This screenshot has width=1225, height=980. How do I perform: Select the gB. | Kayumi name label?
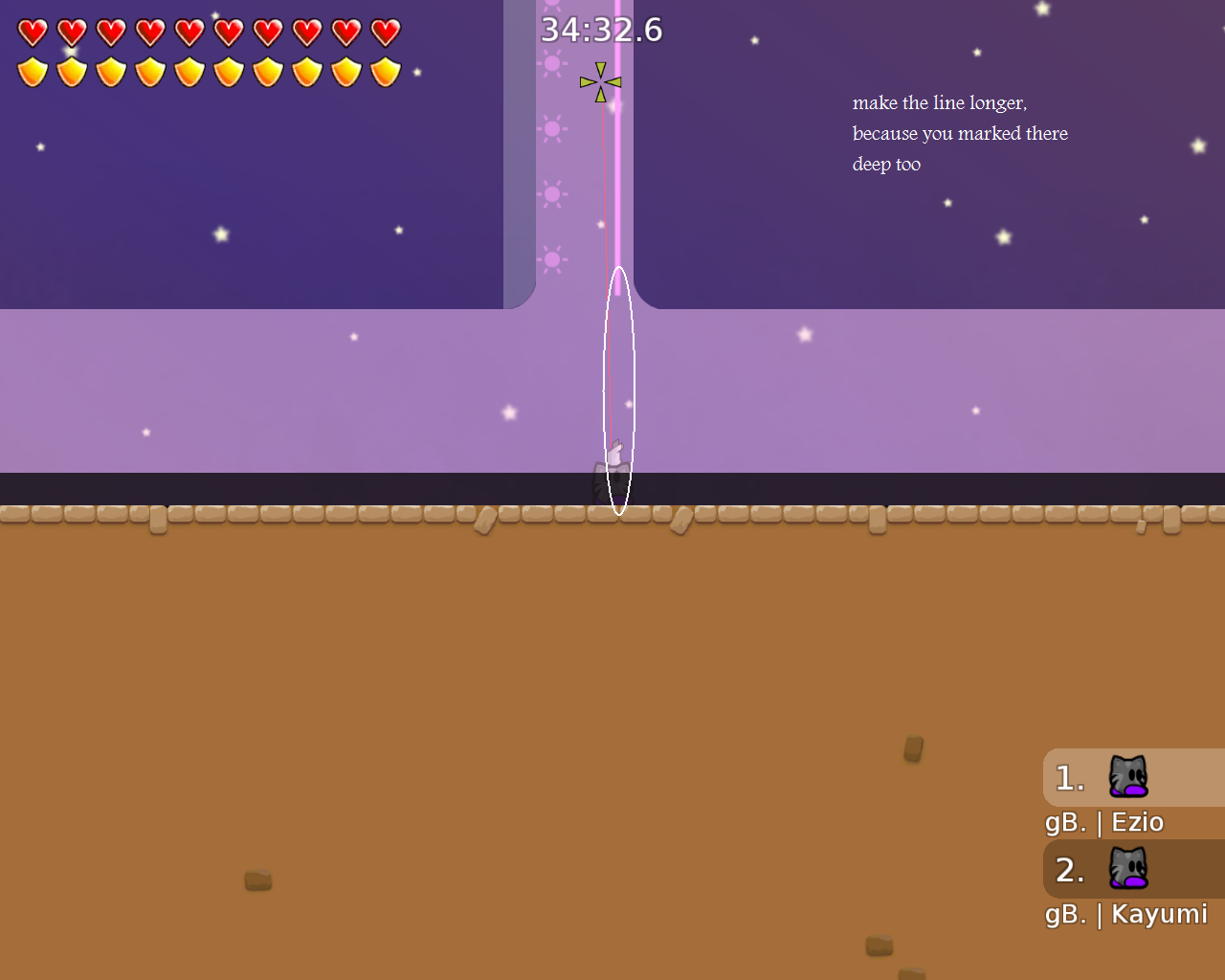pos(1125,914)
